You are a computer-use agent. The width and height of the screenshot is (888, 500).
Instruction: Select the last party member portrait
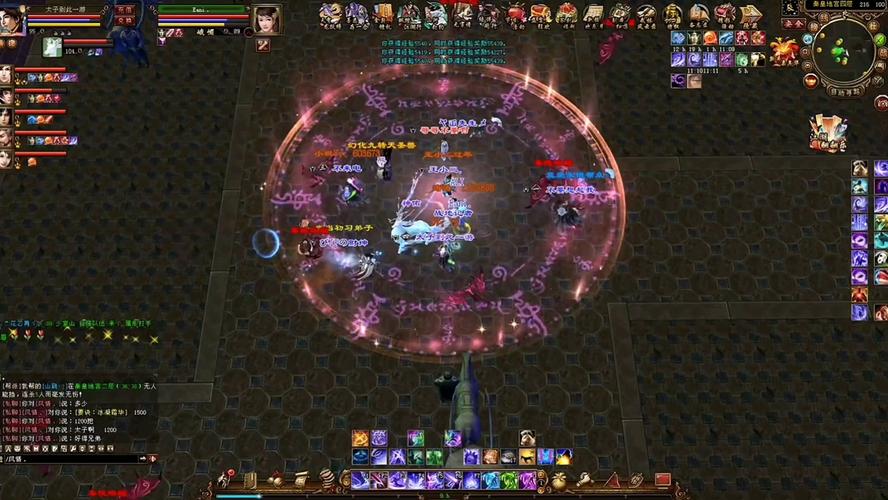tap(6, 158)
